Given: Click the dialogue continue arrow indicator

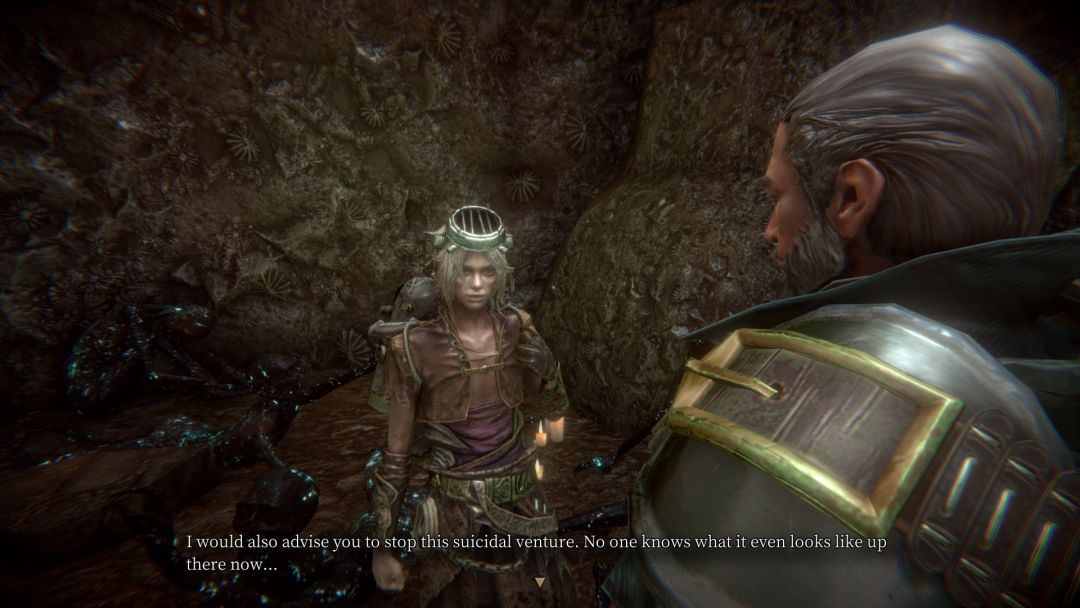Looking at the screenshot, I should [540, 582].
